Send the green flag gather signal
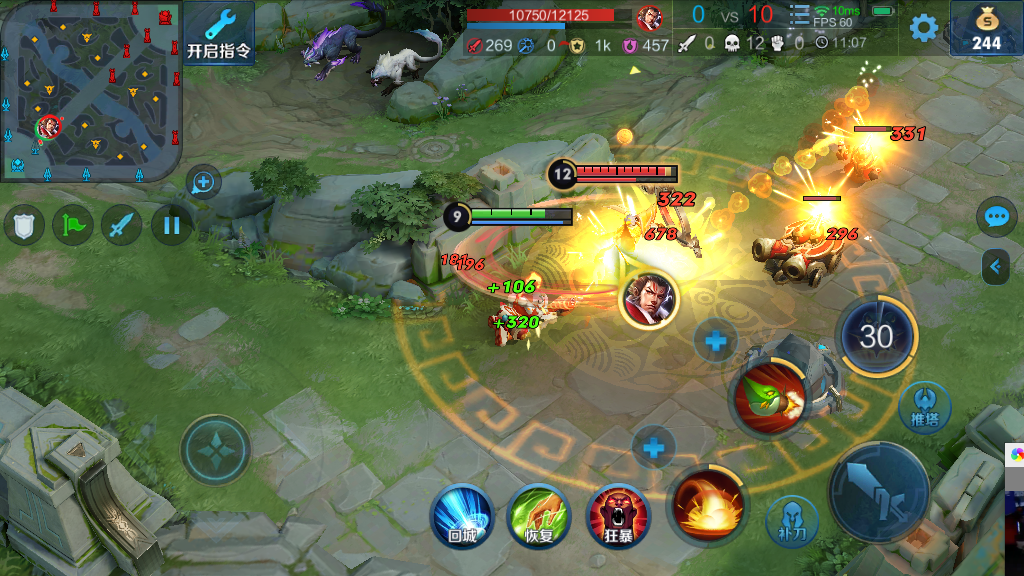Image resolution: width=1024 pixels, height=576 pixels. 73,225
